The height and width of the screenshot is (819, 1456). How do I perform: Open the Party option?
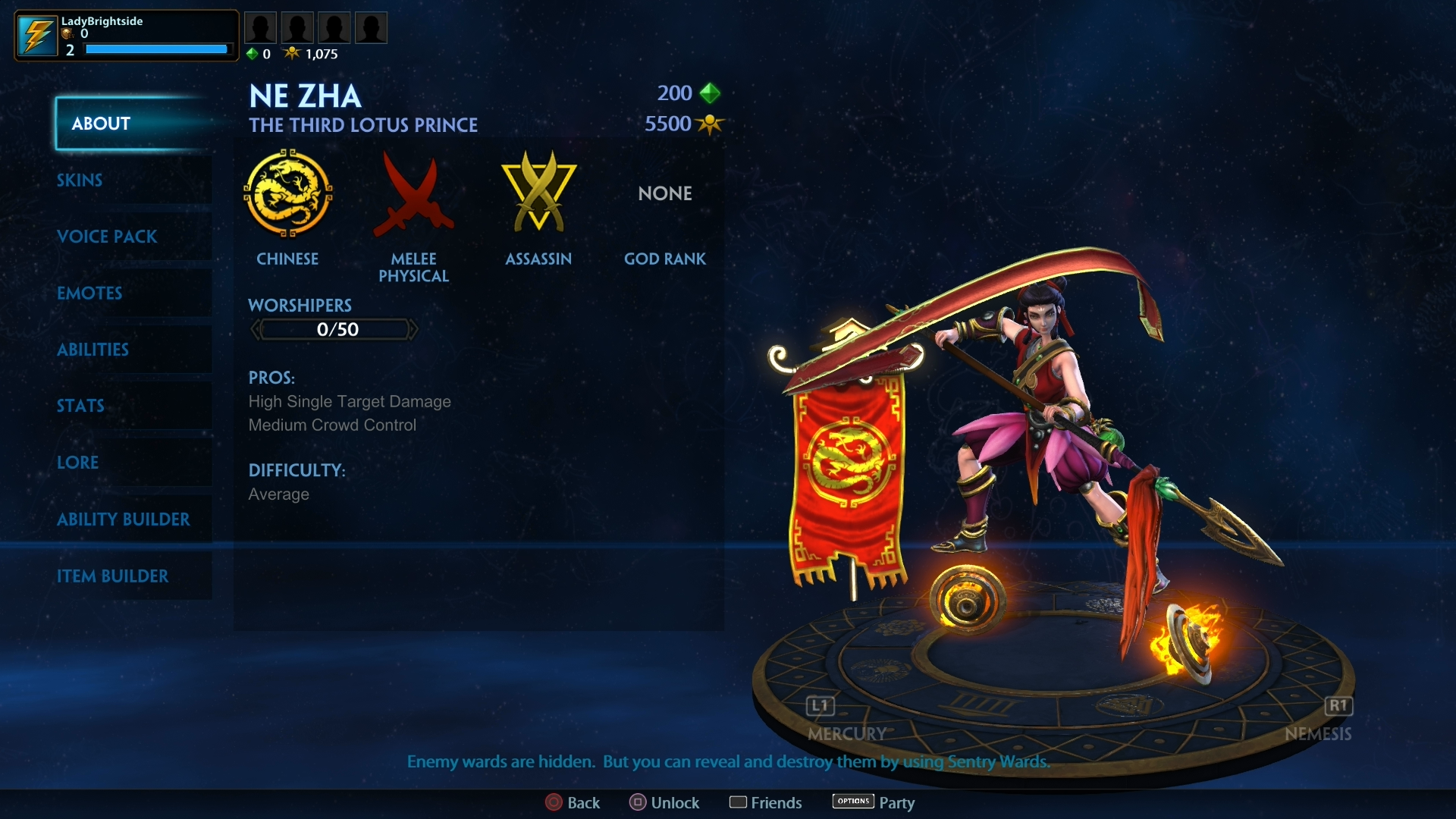874,802
